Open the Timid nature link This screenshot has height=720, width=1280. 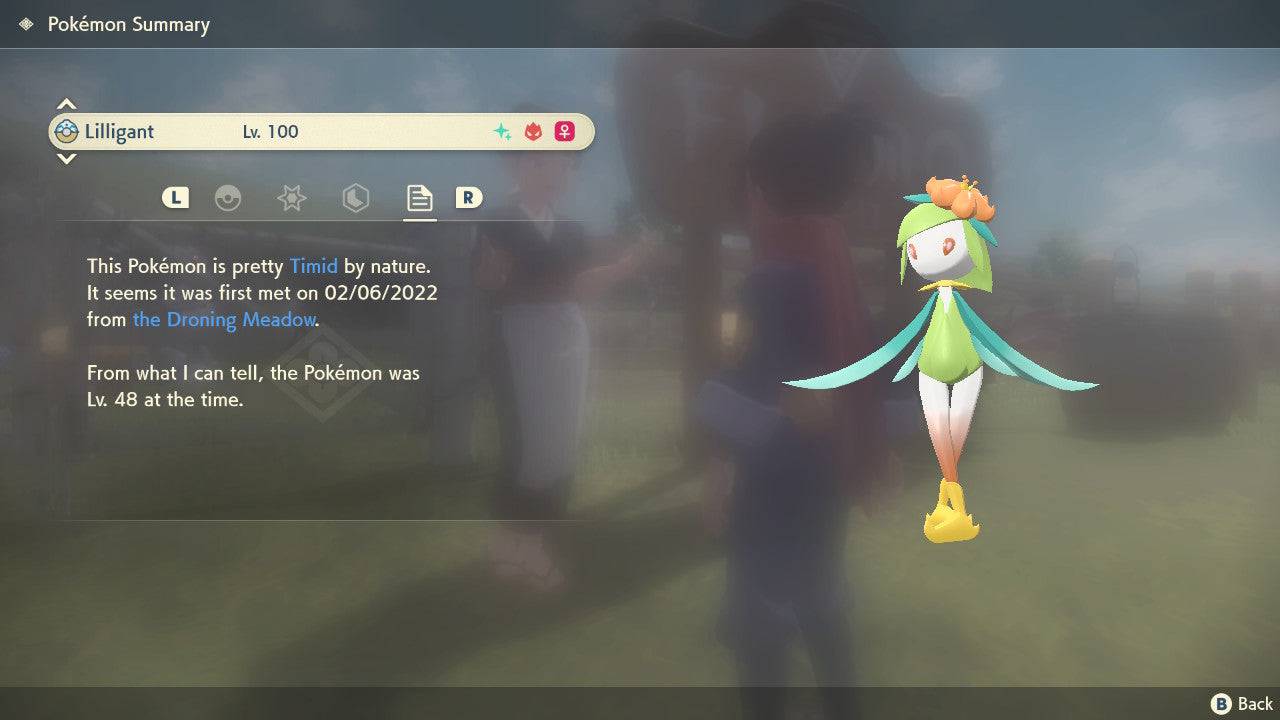coord(314,266)
